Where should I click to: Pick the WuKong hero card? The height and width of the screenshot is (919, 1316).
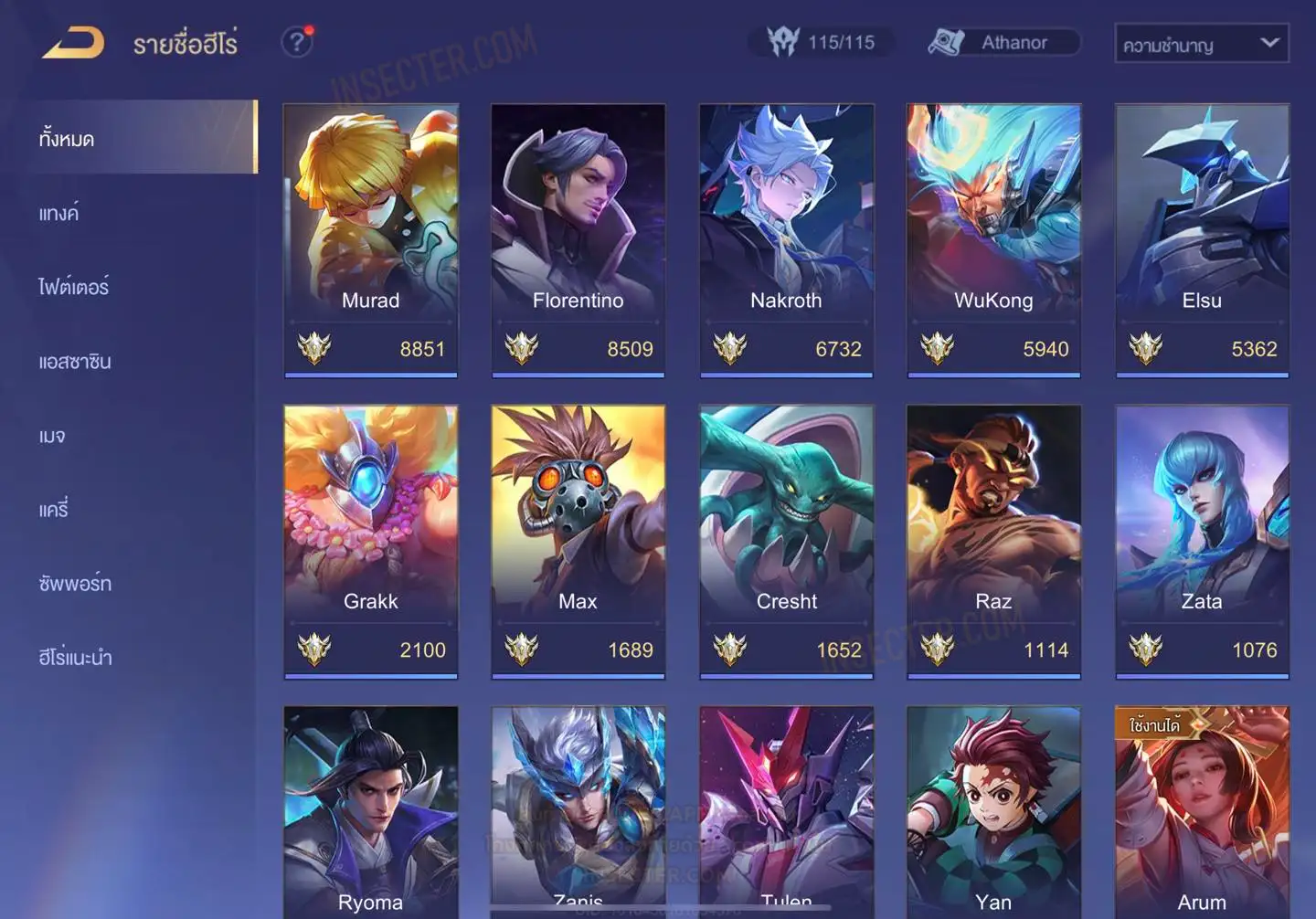993,239
